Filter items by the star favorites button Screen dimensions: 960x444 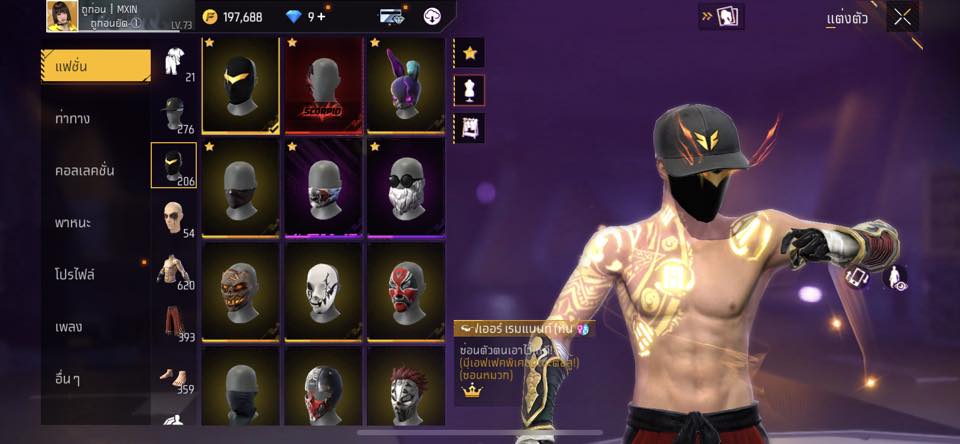point(469,53)
